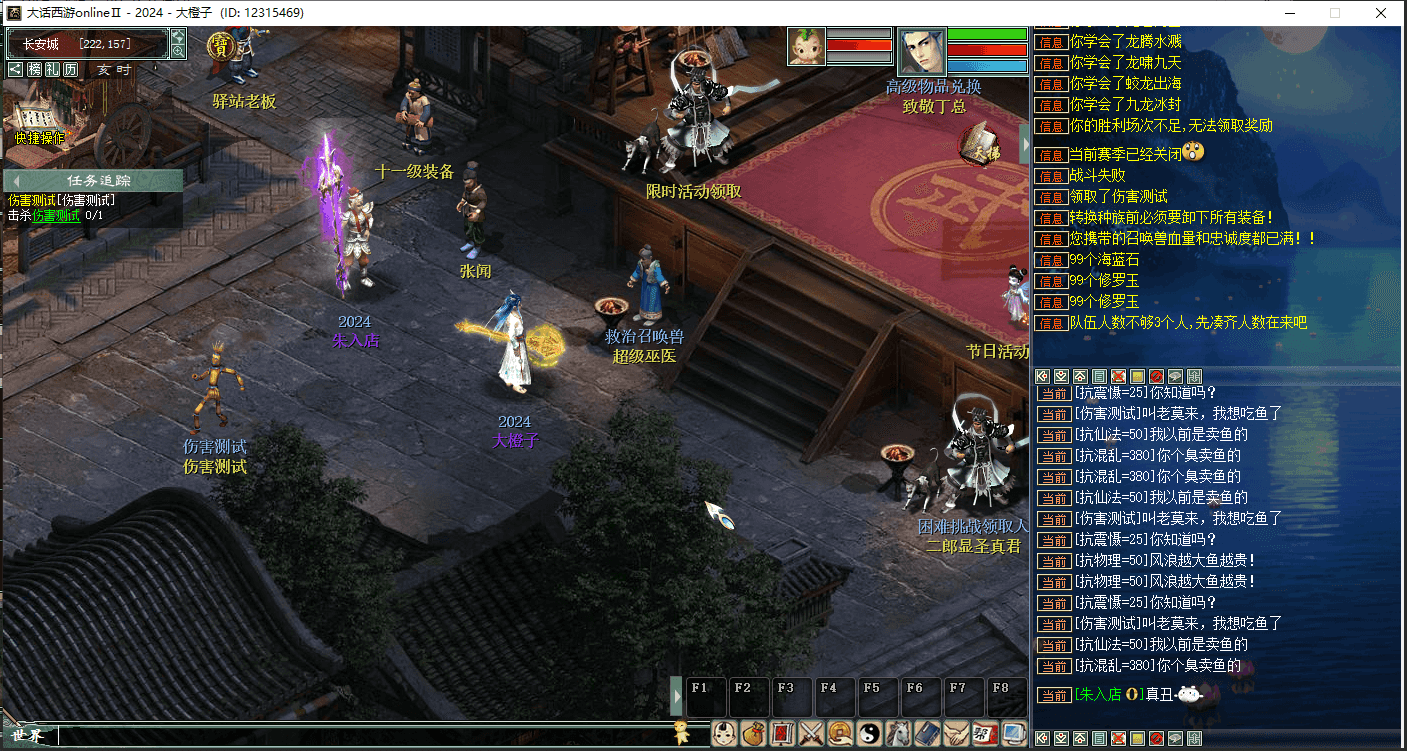Screen dimensions: 1407x751
Task: Click the crossed swords icon
Action: (811, 733)
